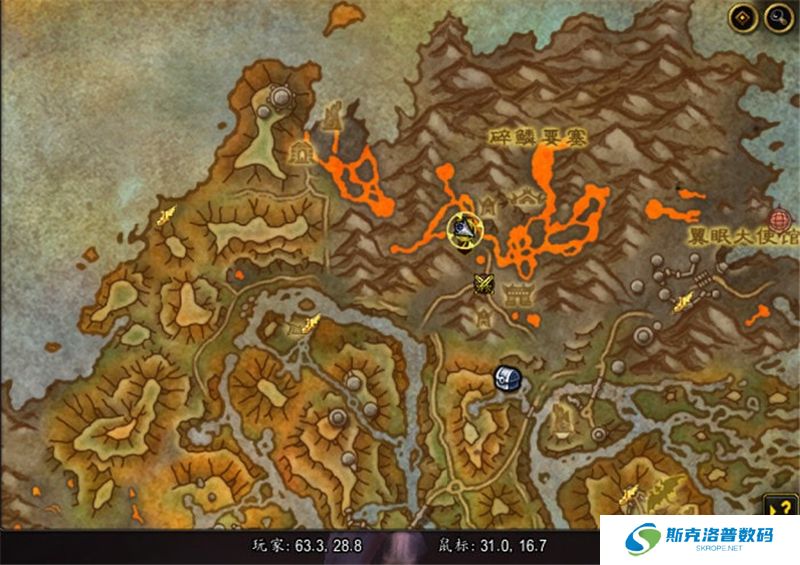Click the crossed swords map marker
Screen dimensions: 800x565
485,284
